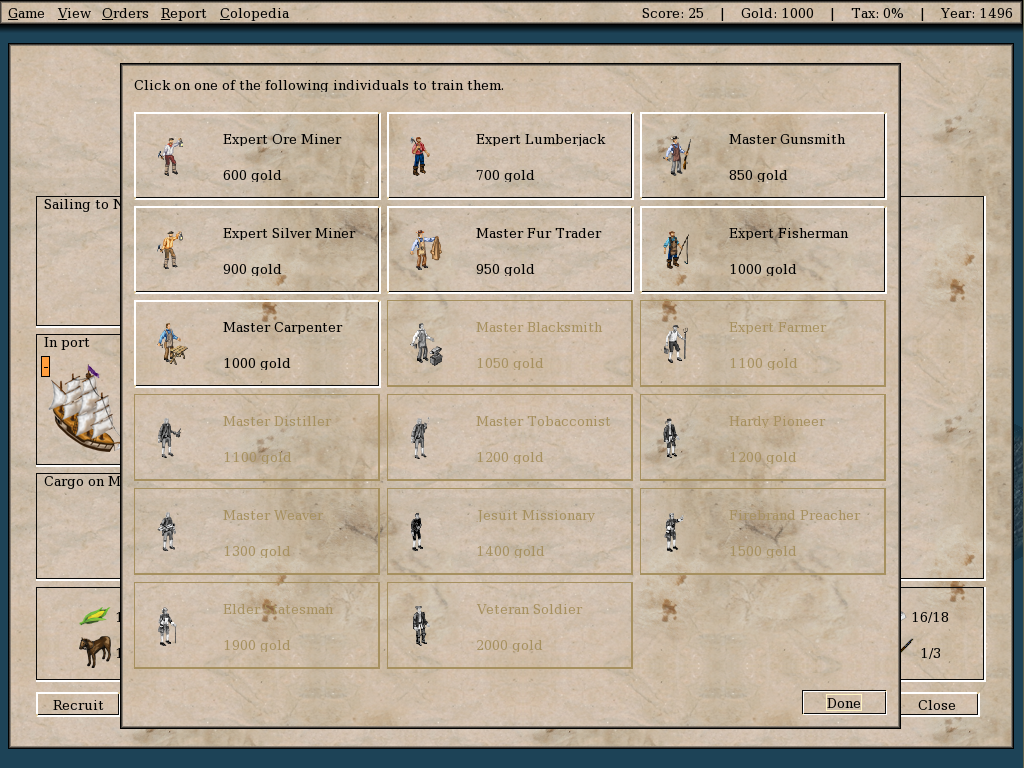Open the Colopedia menu
The height and width of the screenshot is (768, 1024).
click(x=254, y=13)
